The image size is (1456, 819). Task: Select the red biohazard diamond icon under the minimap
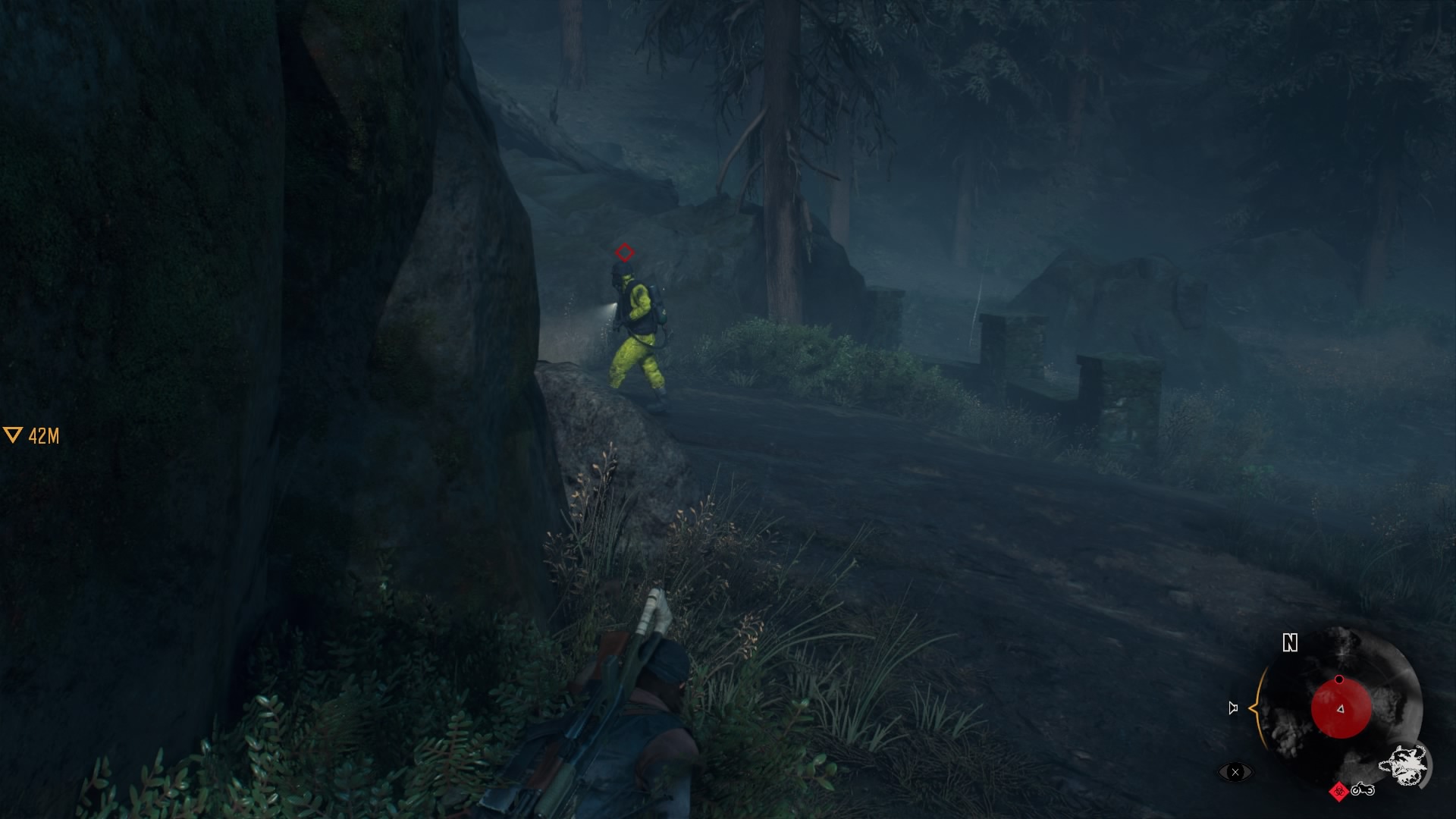click(x=1338, y=792)
